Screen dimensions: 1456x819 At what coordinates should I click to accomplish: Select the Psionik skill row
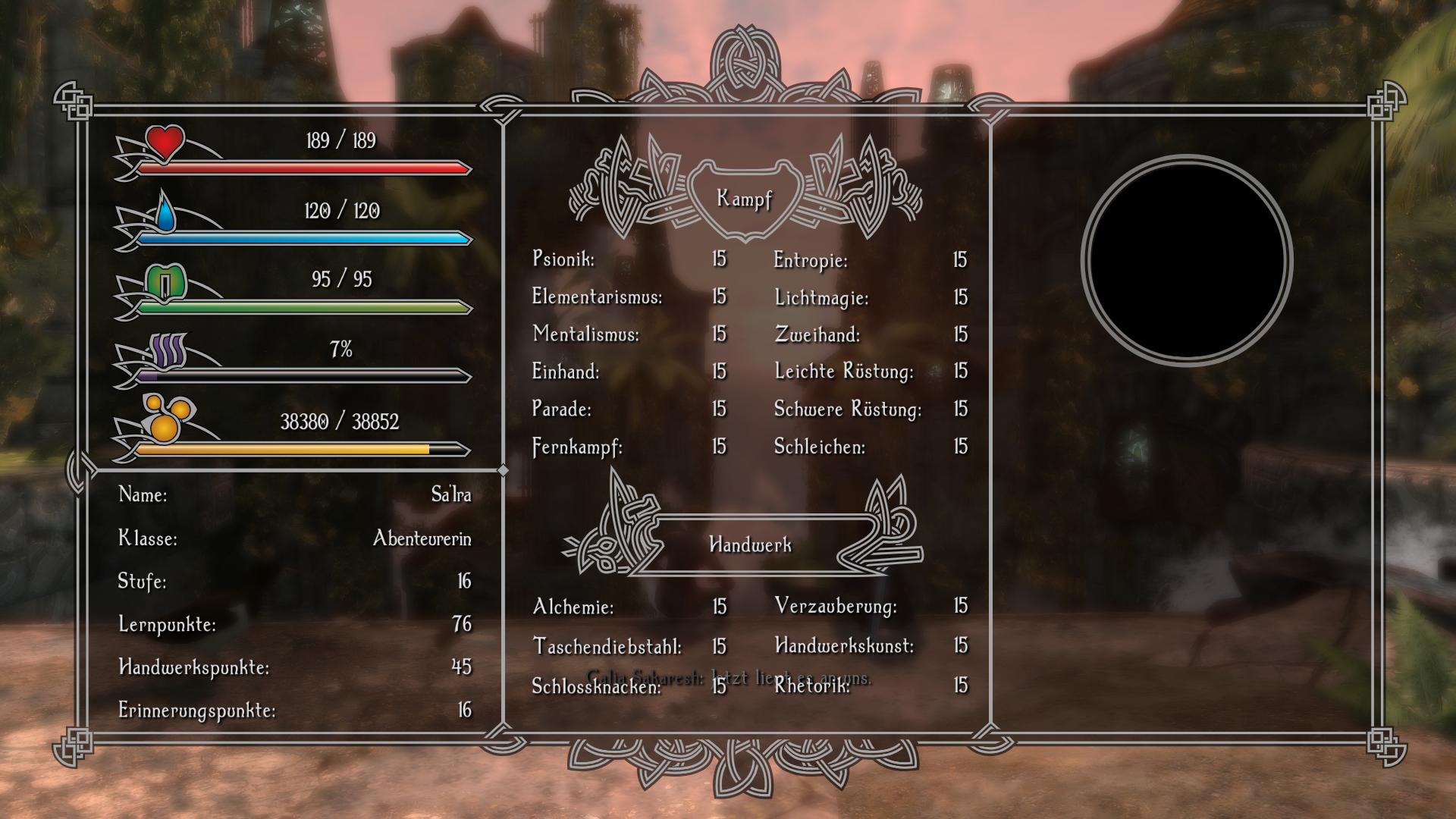pos(564,259)
